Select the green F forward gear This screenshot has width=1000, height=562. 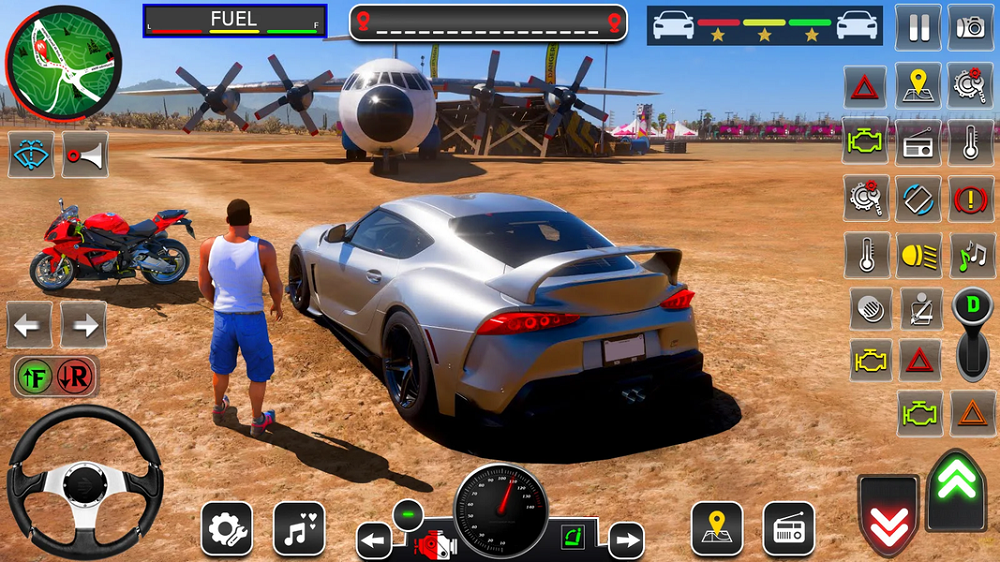point(34,377)
